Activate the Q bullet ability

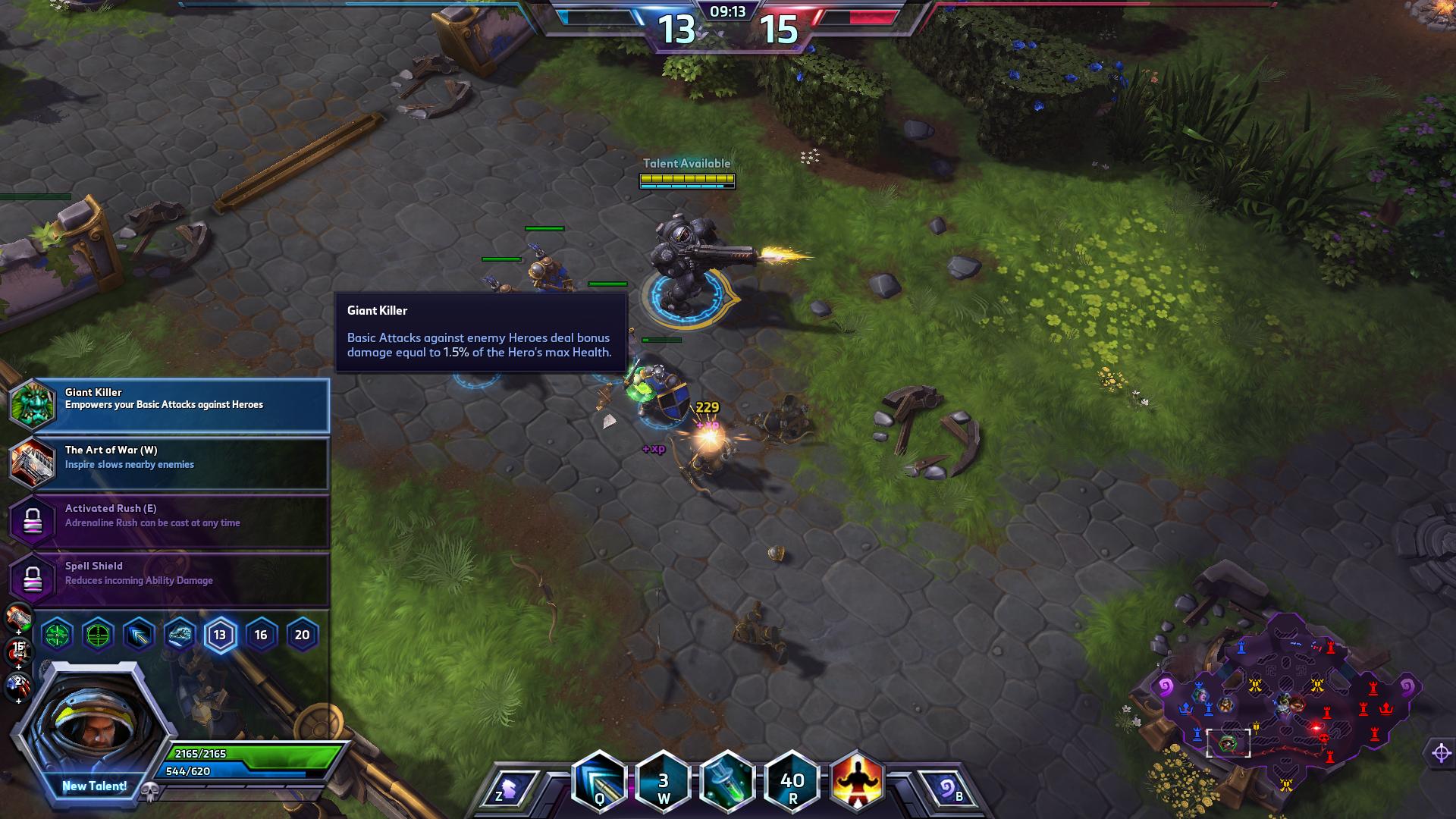pos(599,783)
